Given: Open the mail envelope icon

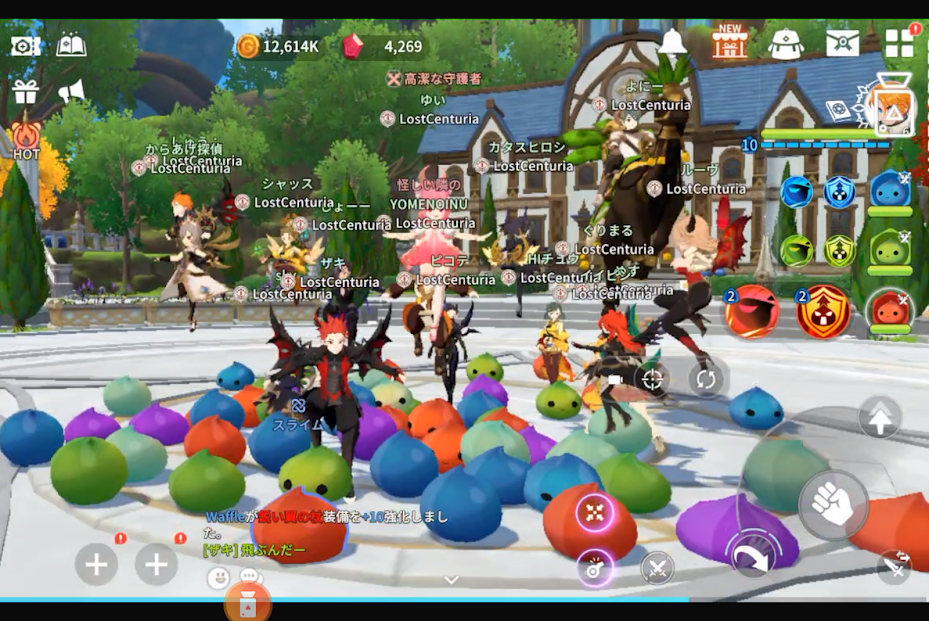Looking at the screenshot, I should tap(842, 44).
